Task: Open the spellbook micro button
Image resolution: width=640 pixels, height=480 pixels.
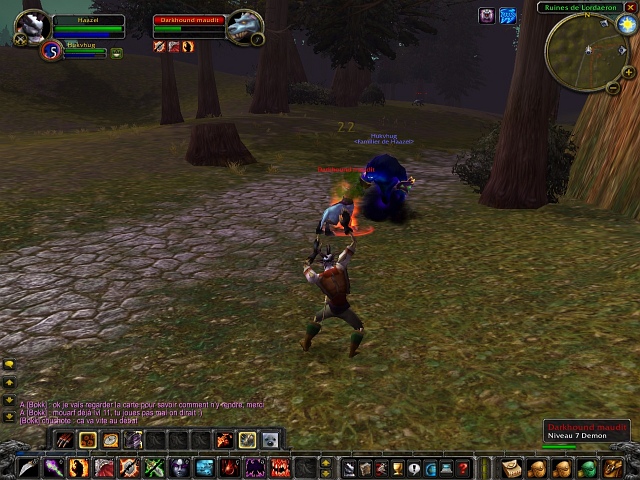Action: tap(365, 467)
